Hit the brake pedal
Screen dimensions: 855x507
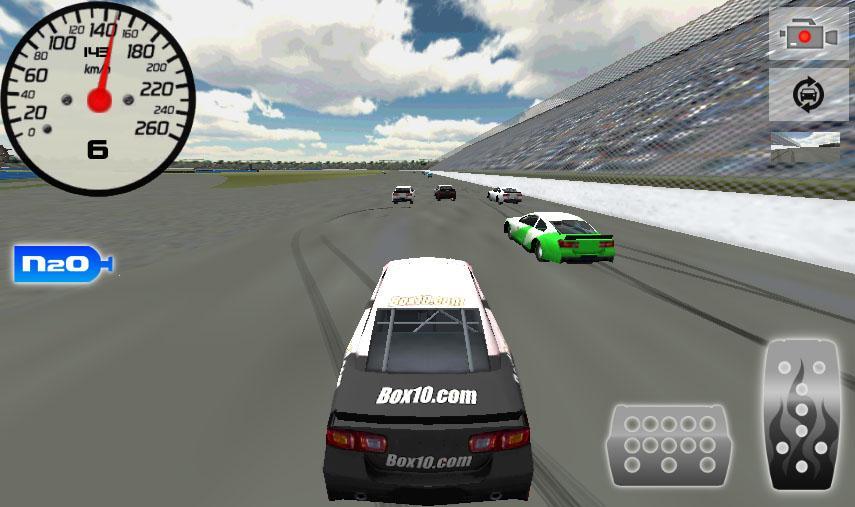pyautogui.click(x=668, y=444)
